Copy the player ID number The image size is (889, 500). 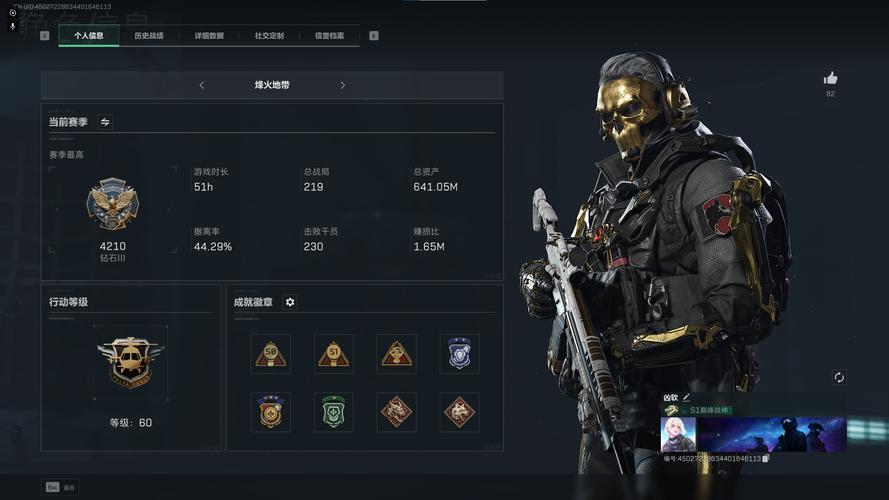pos(765,459)
